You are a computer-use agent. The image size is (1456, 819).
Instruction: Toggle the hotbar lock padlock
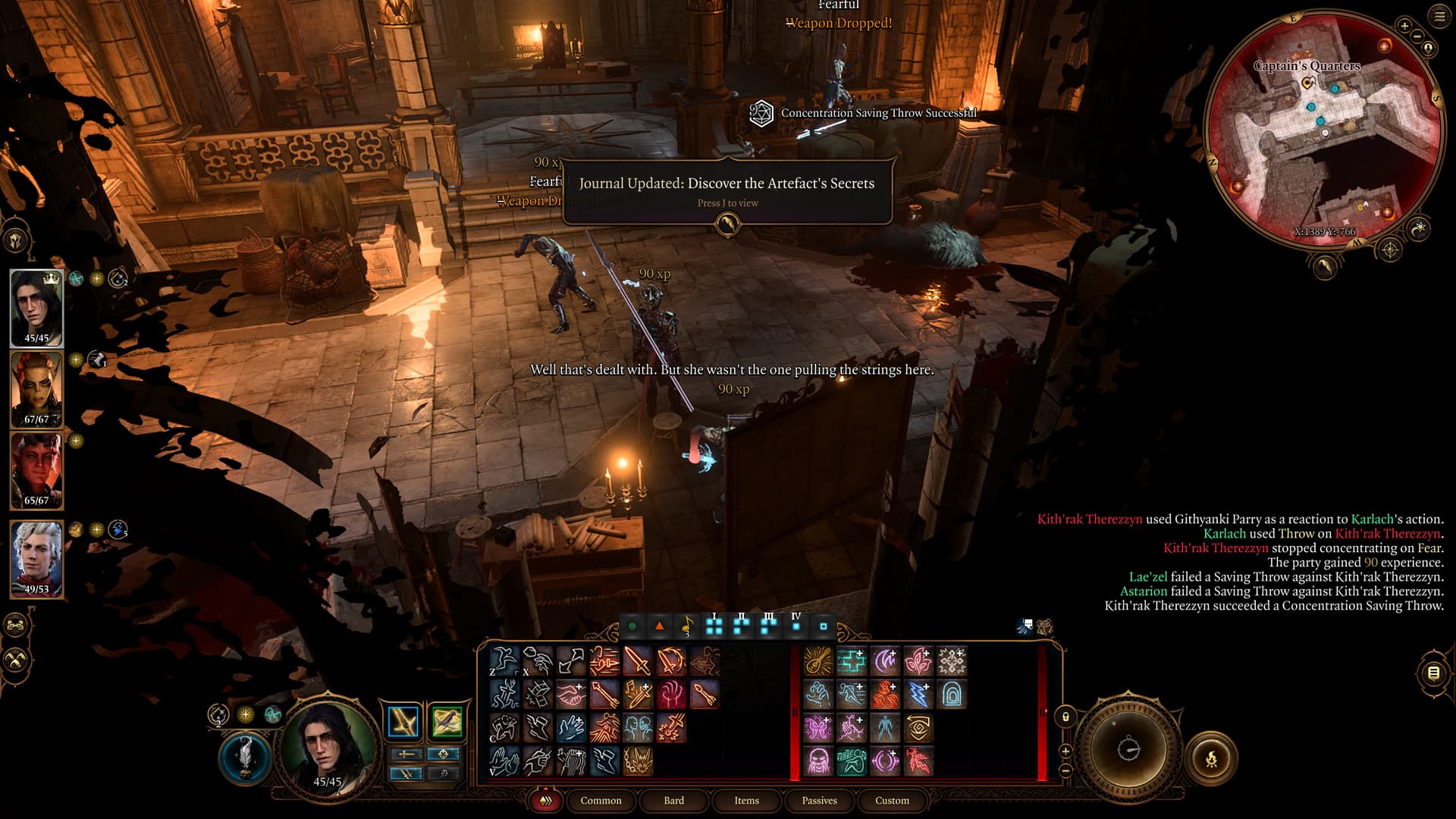pos(1065,717)
